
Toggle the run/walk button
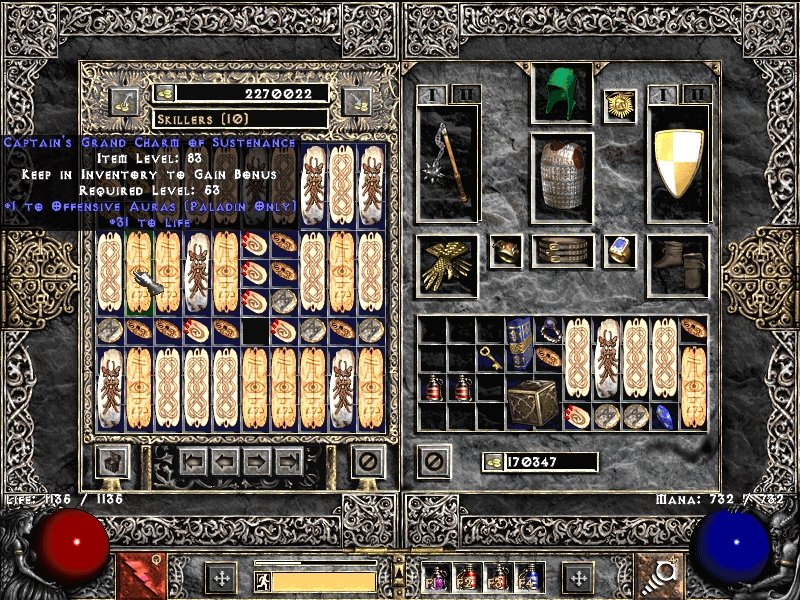(x=261, y=580)
